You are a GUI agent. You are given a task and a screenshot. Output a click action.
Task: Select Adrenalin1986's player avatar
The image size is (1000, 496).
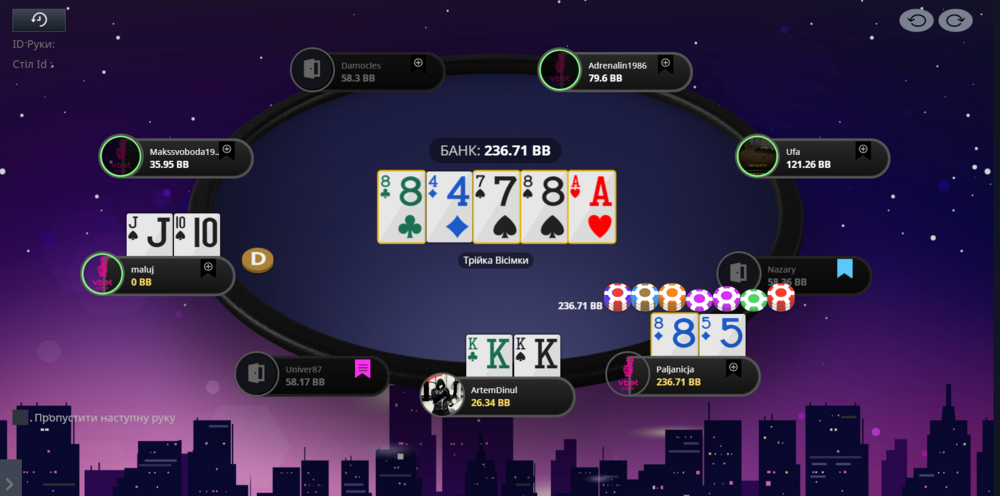[x=559, y=70]
